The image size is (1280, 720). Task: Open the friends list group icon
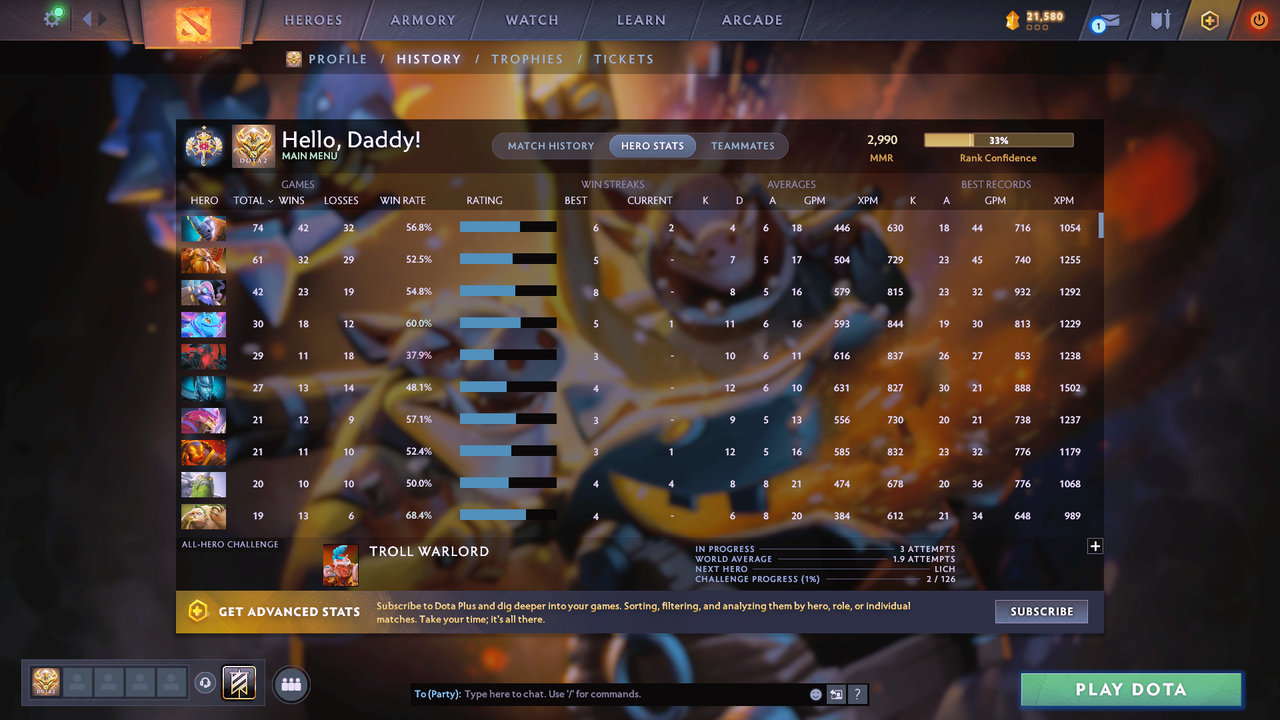pos(290,683)
